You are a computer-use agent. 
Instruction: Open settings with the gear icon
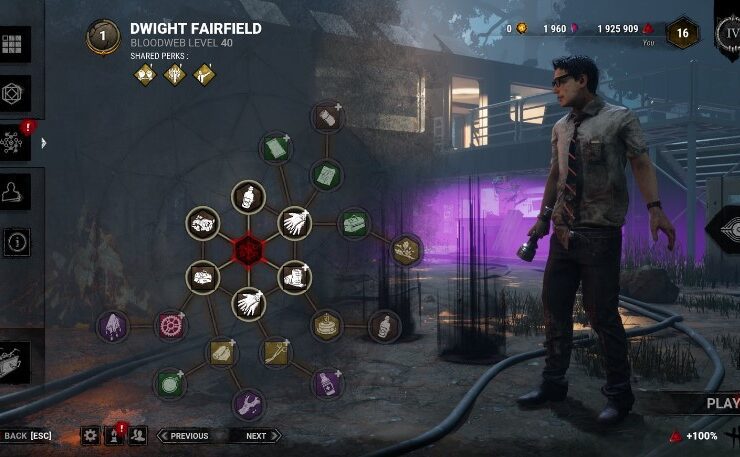click(90, 435)
